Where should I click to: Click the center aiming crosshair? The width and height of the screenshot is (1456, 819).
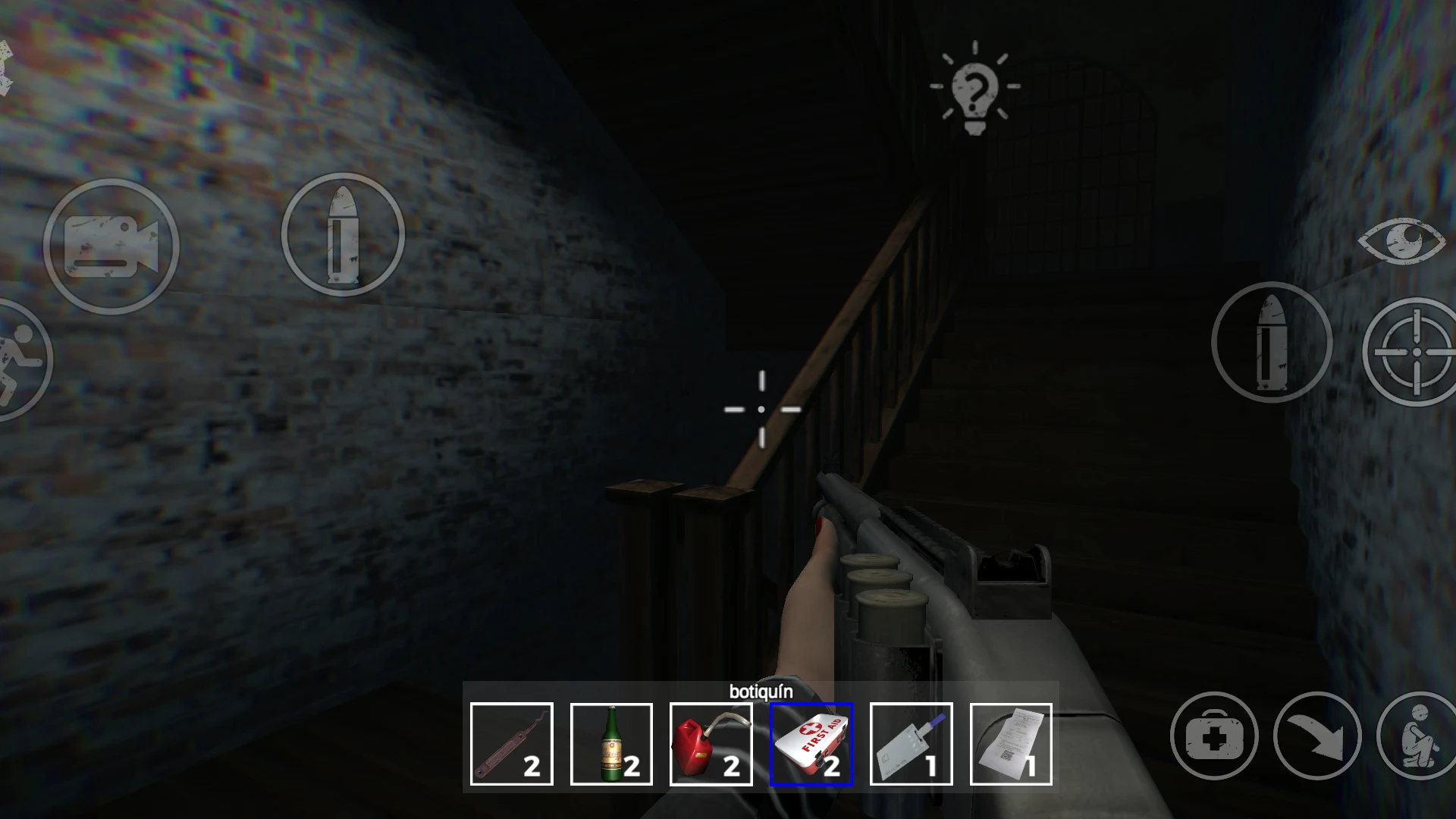click(761, 408)
